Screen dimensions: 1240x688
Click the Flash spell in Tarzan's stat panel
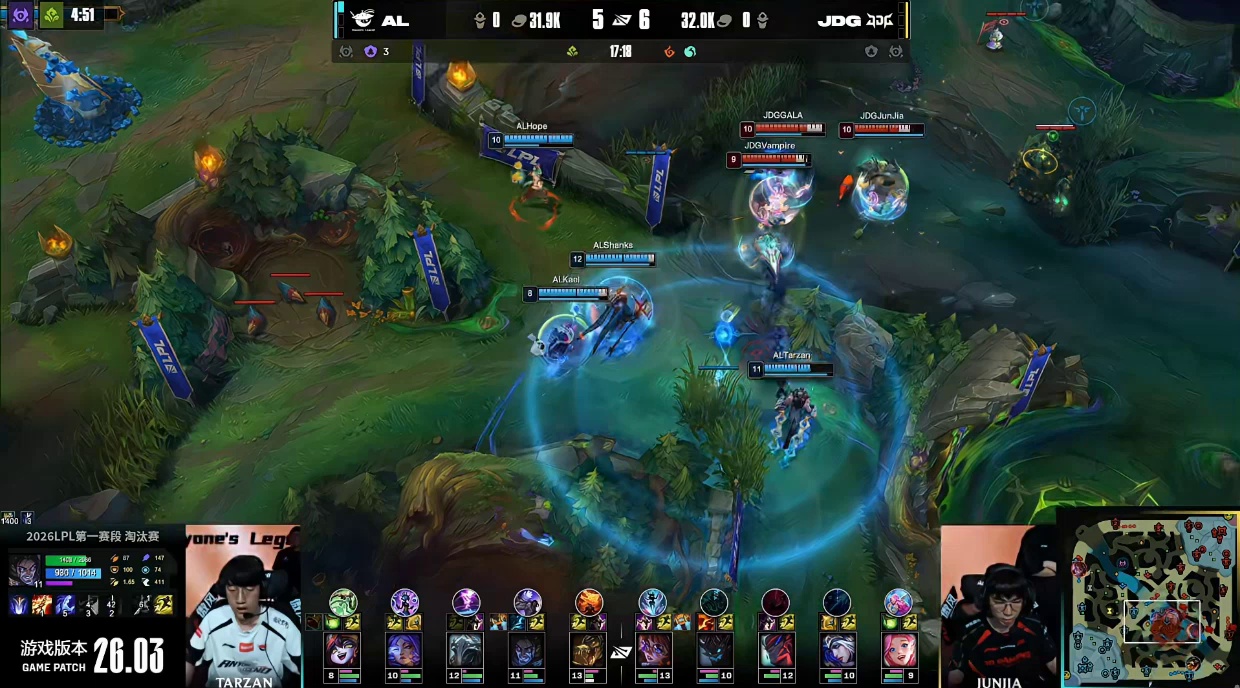[163, 604]
